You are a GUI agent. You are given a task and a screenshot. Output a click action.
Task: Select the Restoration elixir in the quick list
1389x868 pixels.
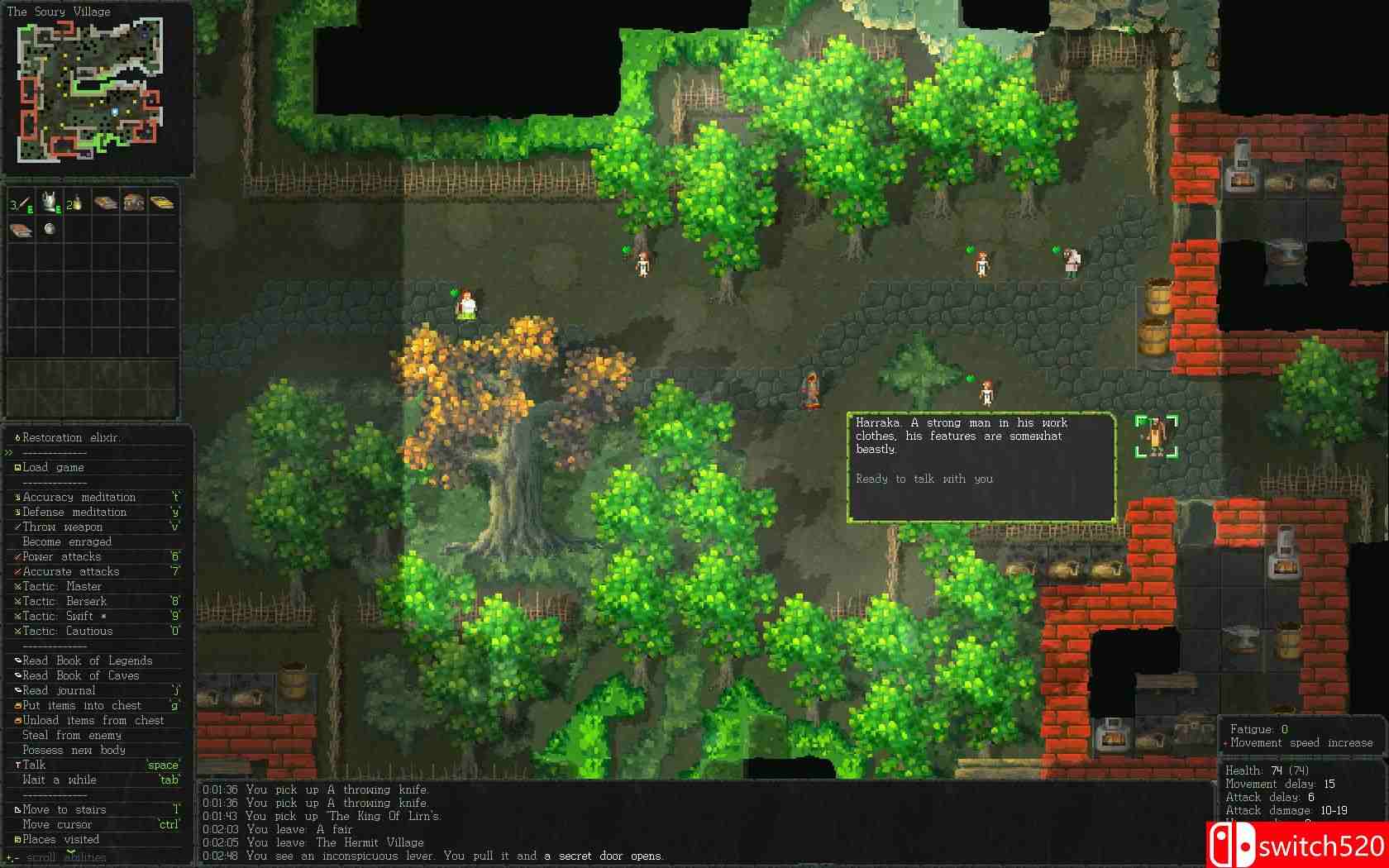point(66,437)
